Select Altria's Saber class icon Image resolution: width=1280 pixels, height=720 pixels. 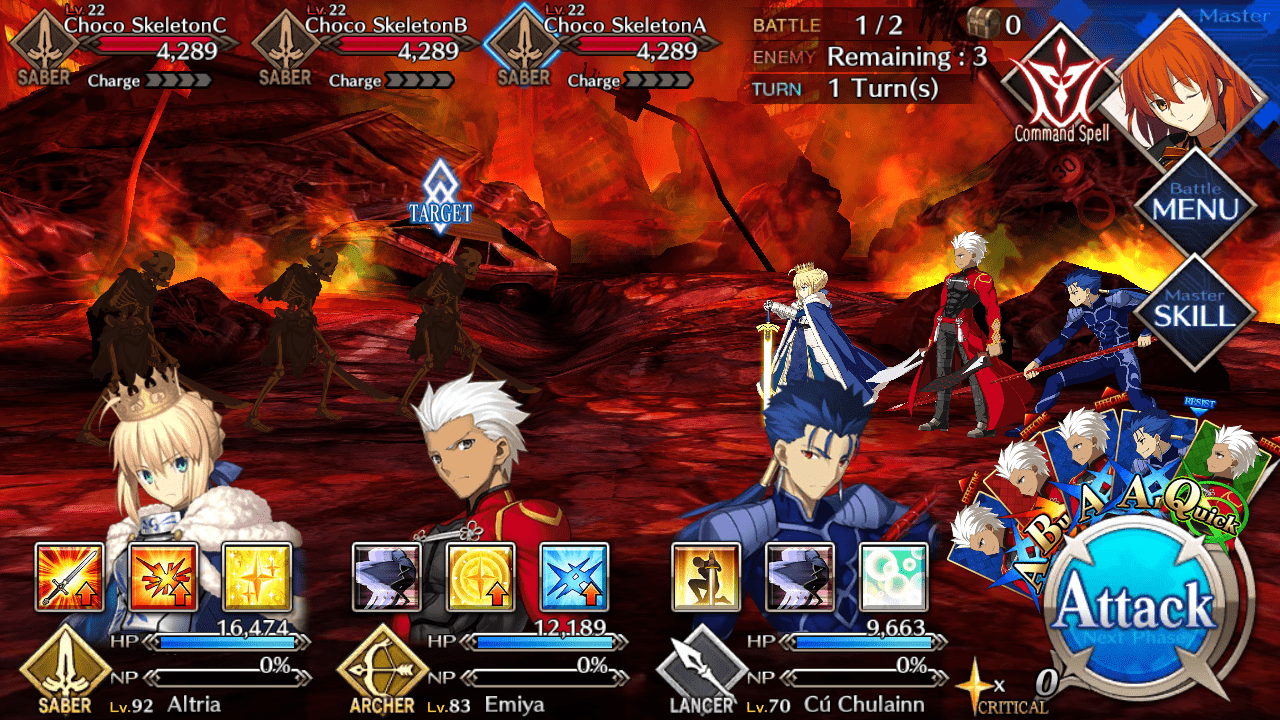tap(65, 670)
